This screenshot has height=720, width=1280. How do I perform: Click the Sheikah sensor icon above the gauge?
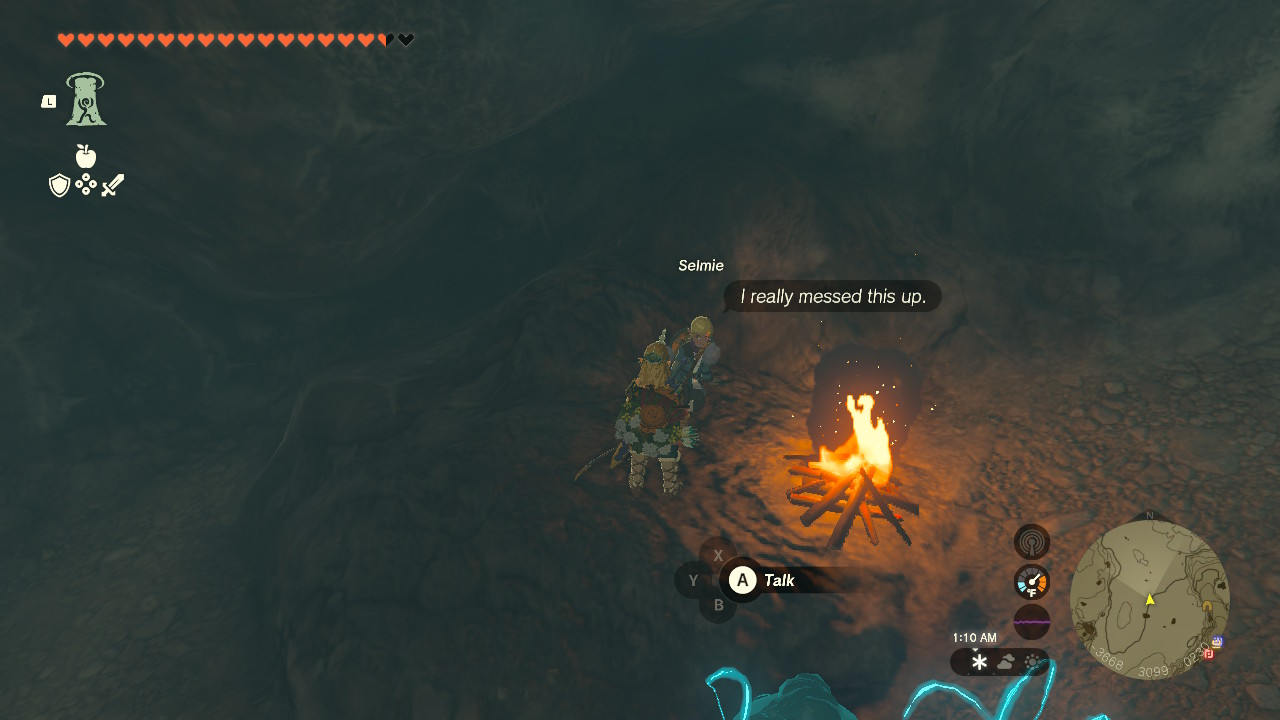pyautogui.click(x=1032, y=541)
